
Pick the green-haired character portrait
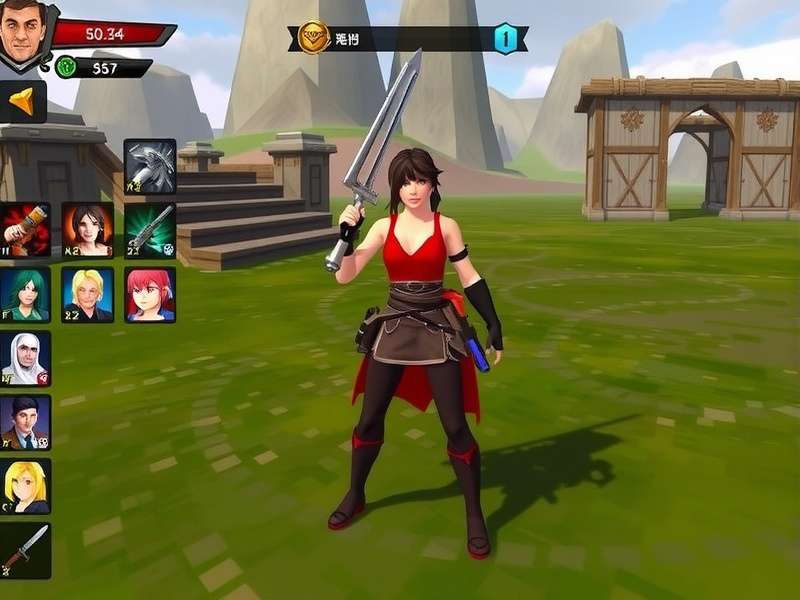coord(25,294)
